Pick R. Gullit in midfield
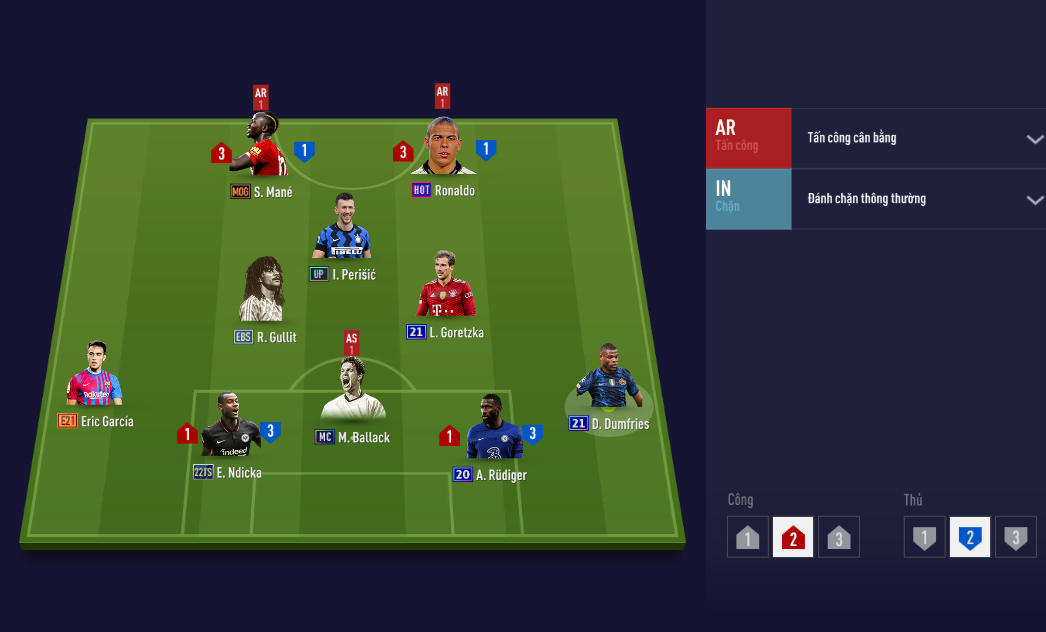This screenshot has width=1046, height=632. [x=262, y=292]
